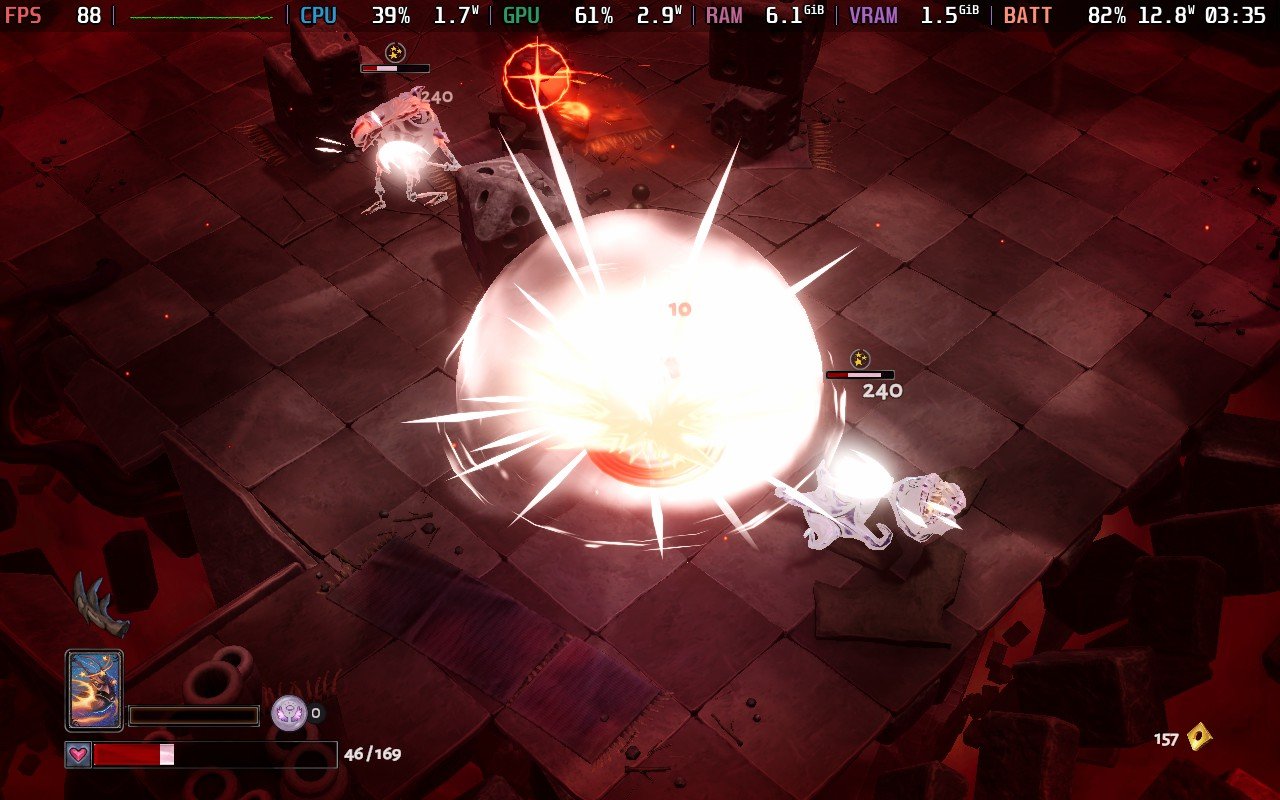Select the claw weapon icon
This screenshot has width=1280, height=800.
pos(100,606)
